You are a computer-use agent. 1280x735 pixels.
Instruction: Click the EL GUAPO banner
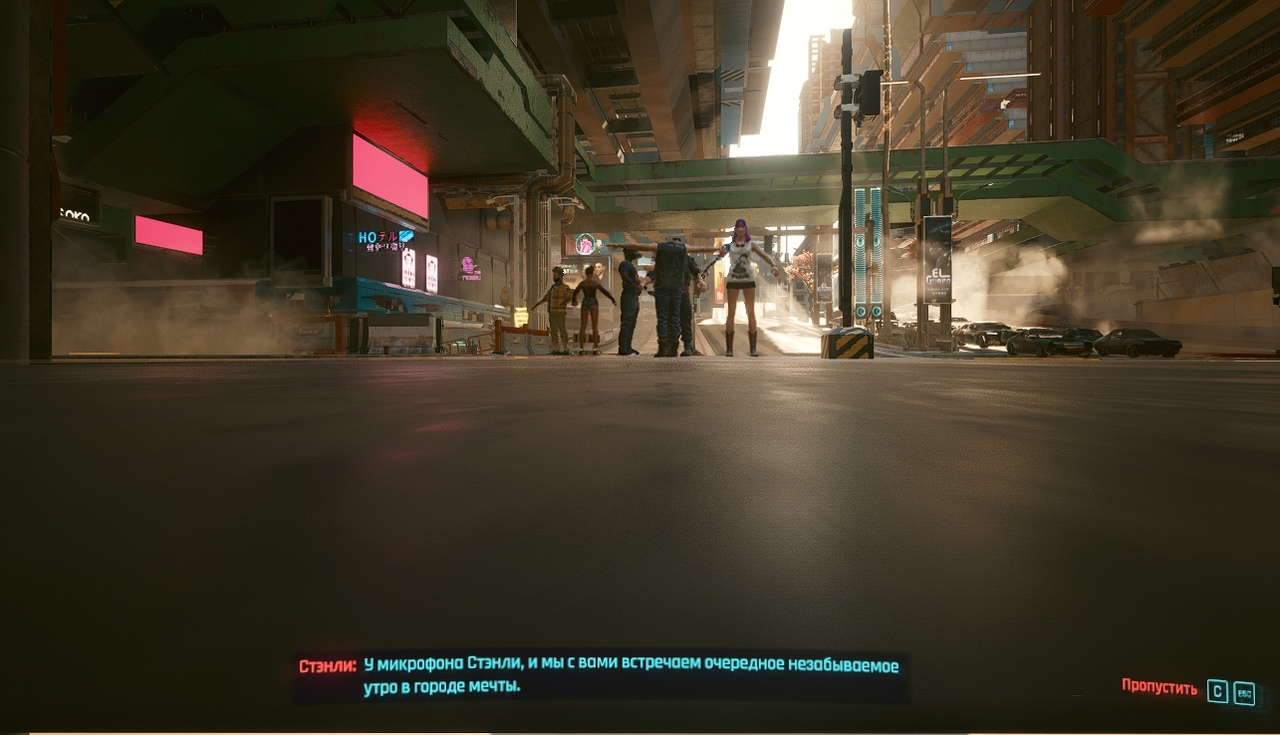coord(938,258)
